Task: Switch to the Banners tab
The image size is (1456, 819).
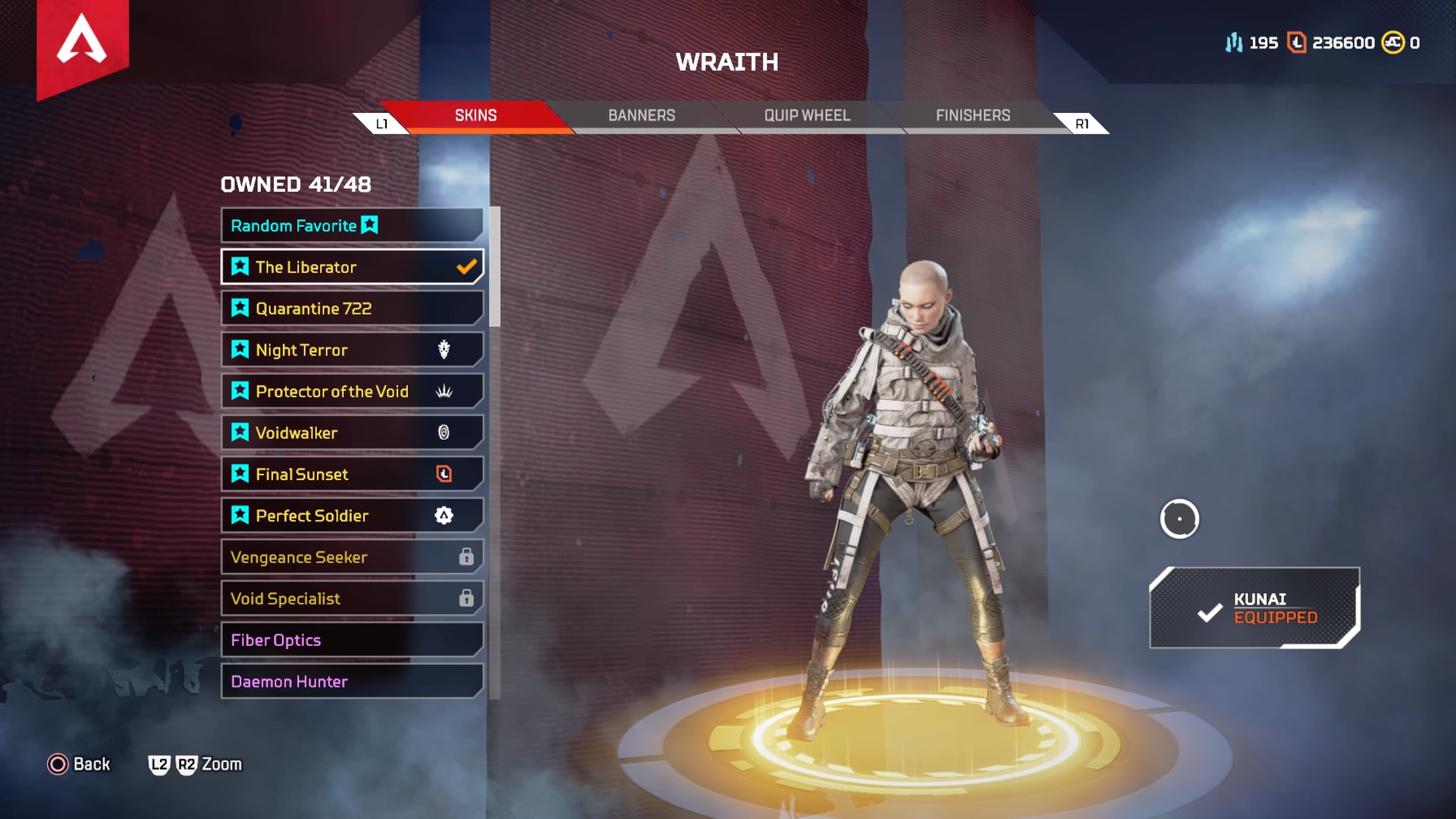Action: coord(641,115)
